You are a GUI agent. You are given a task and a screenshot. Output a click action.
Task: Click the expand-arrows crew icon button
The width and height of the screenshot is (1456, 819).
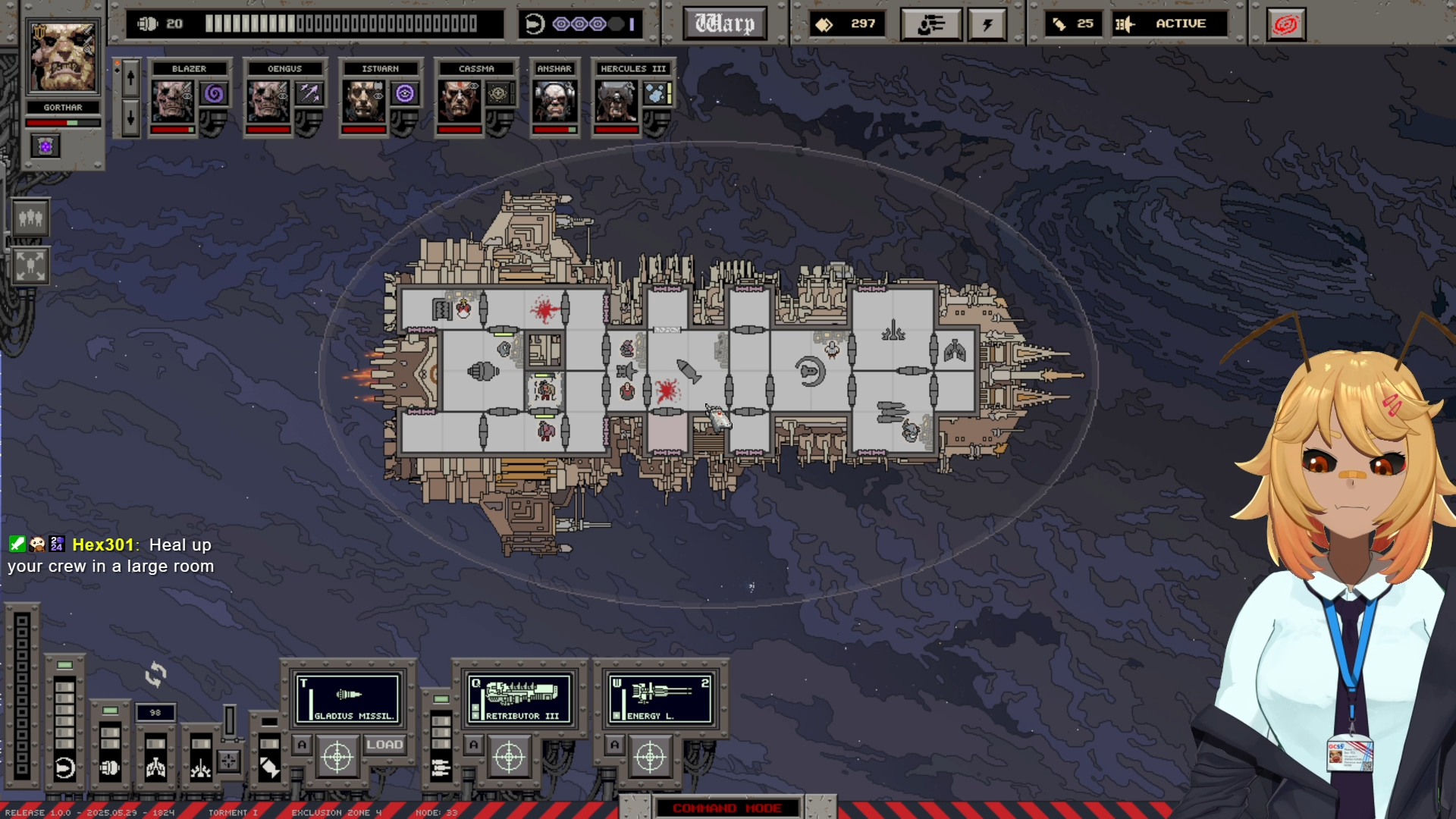30,265
